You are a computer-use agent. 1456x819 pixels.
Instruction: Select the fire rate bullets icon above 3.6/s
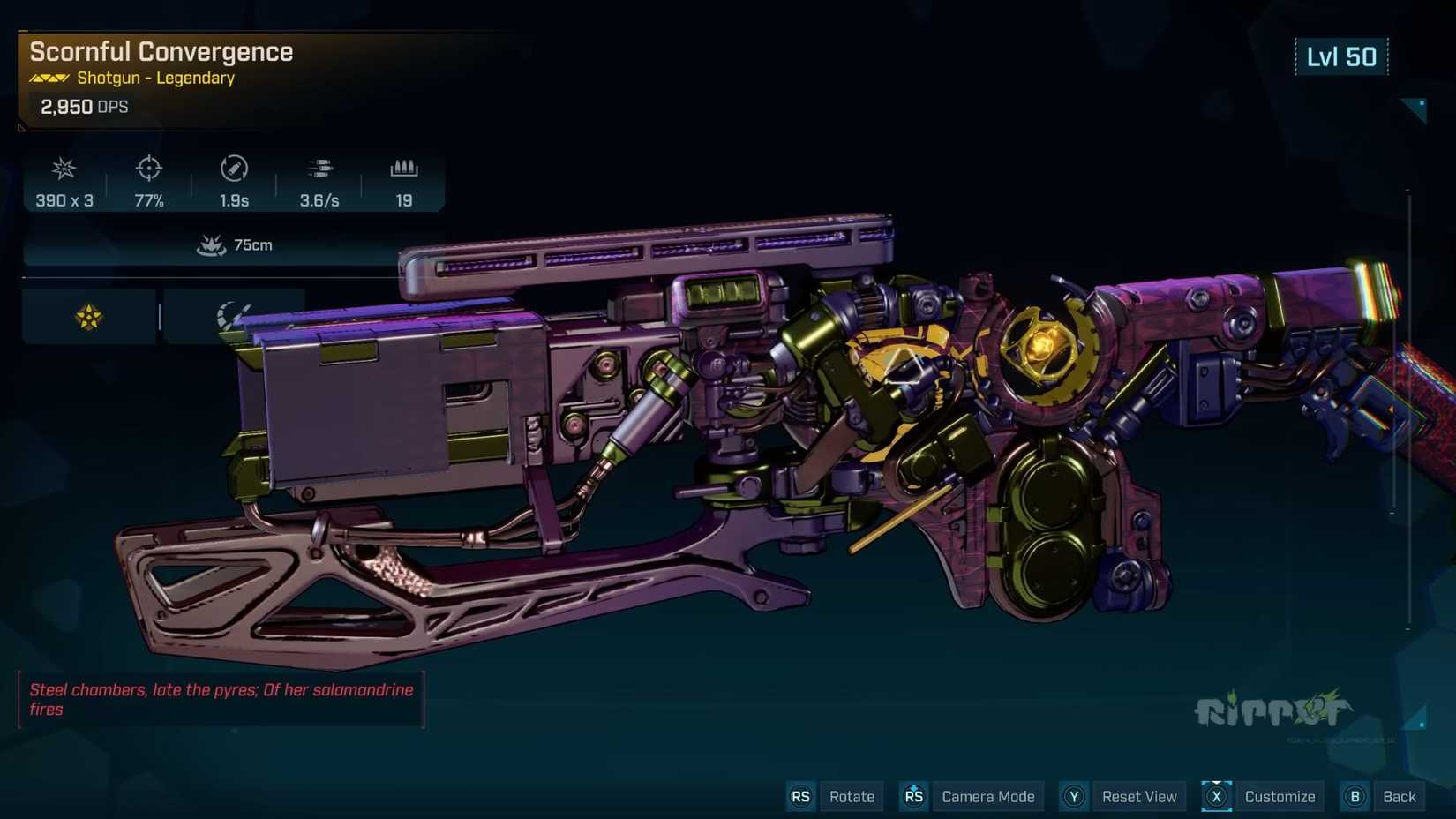(319, 169)
